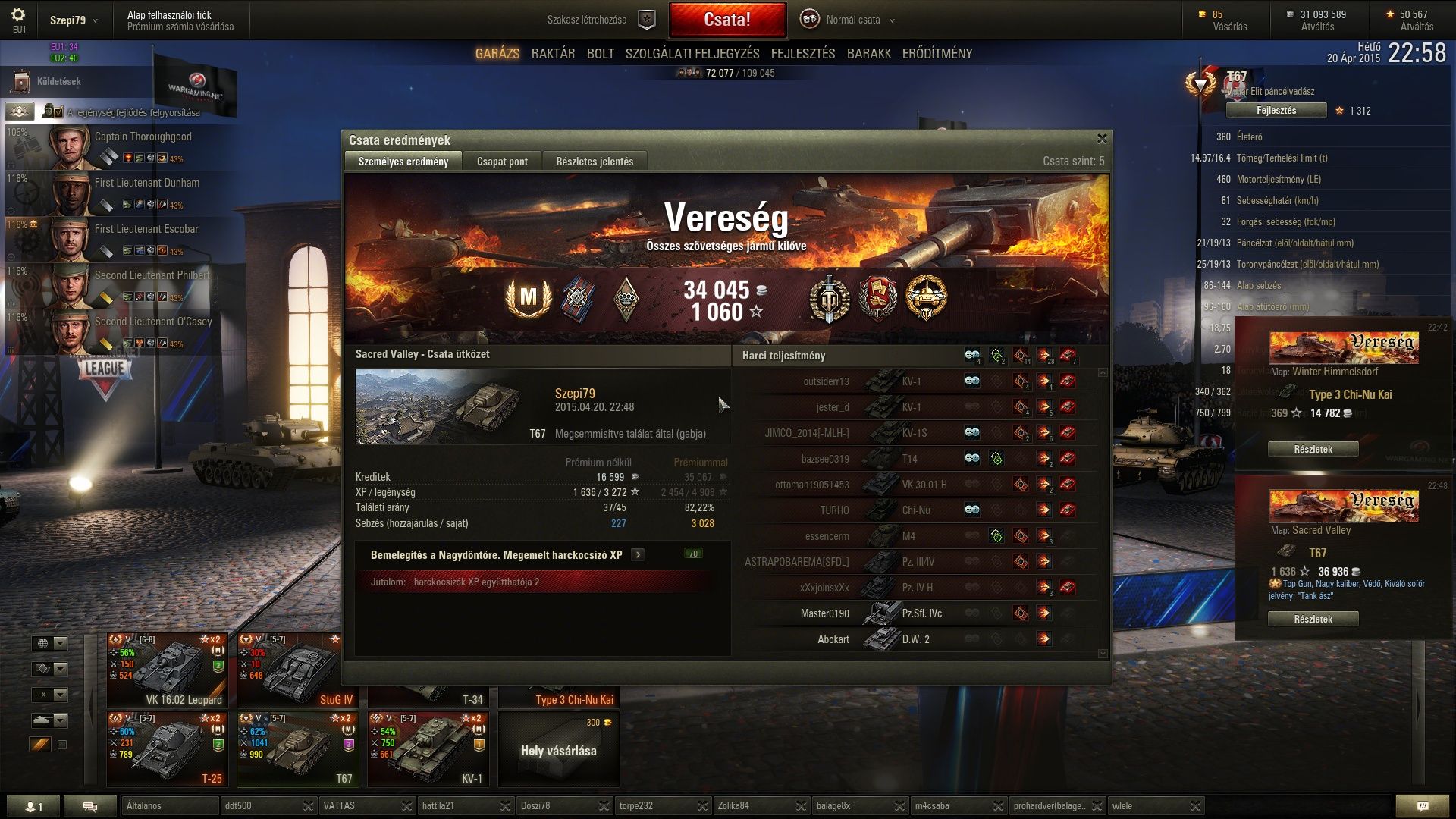Switch to the Csapat pont tab
Viewport: 1456px width, 819px height.
click(502, 162)
